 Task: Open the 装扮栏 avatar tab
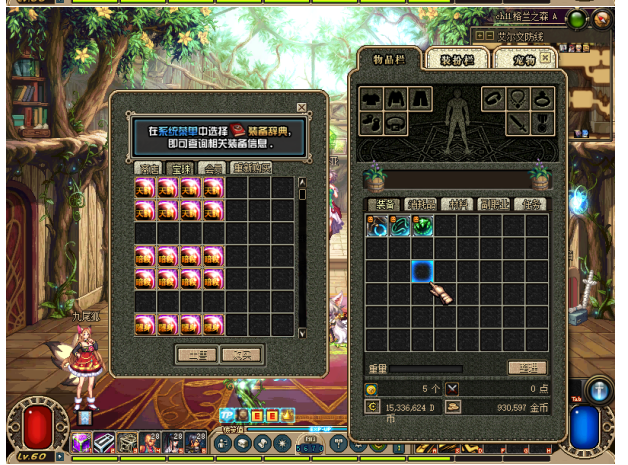click(461, 60)
